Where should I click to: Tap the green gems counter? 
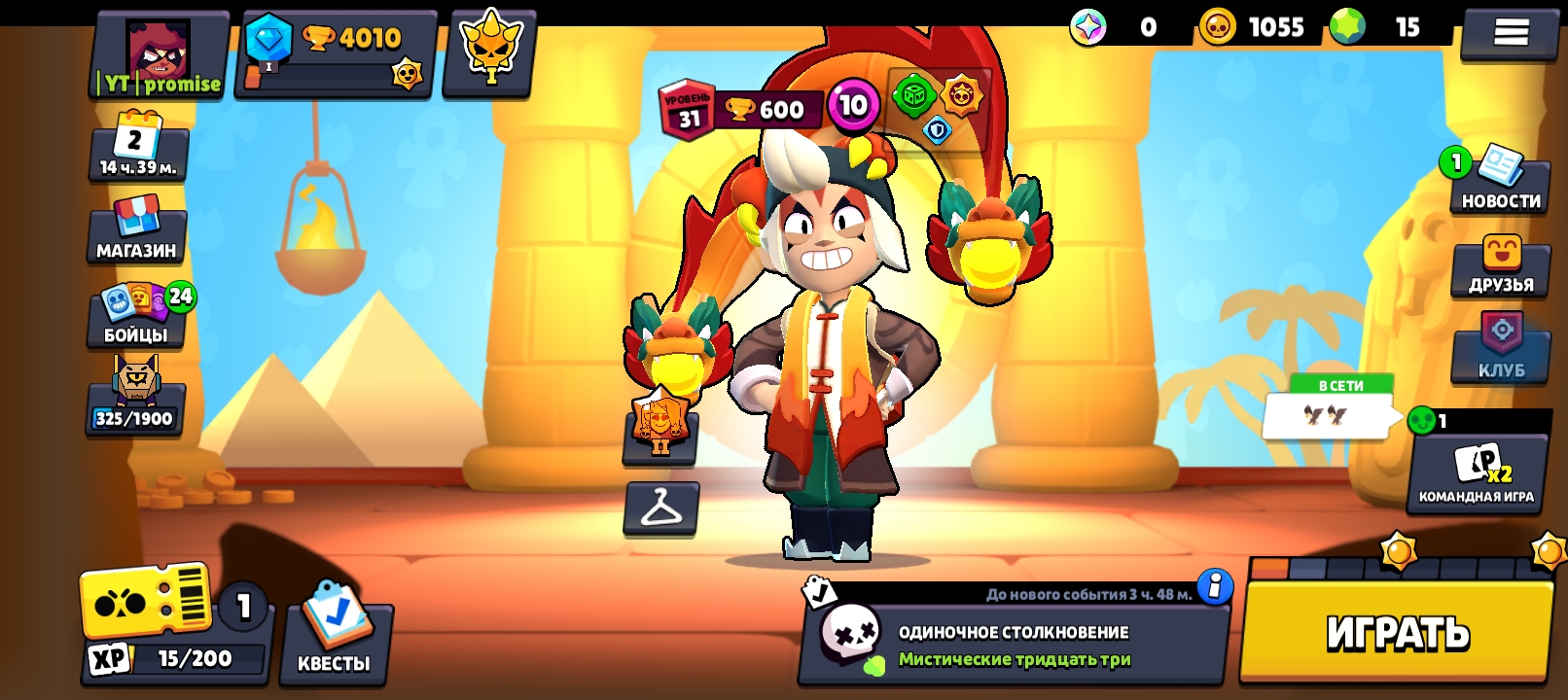[x=1383, y=27]
